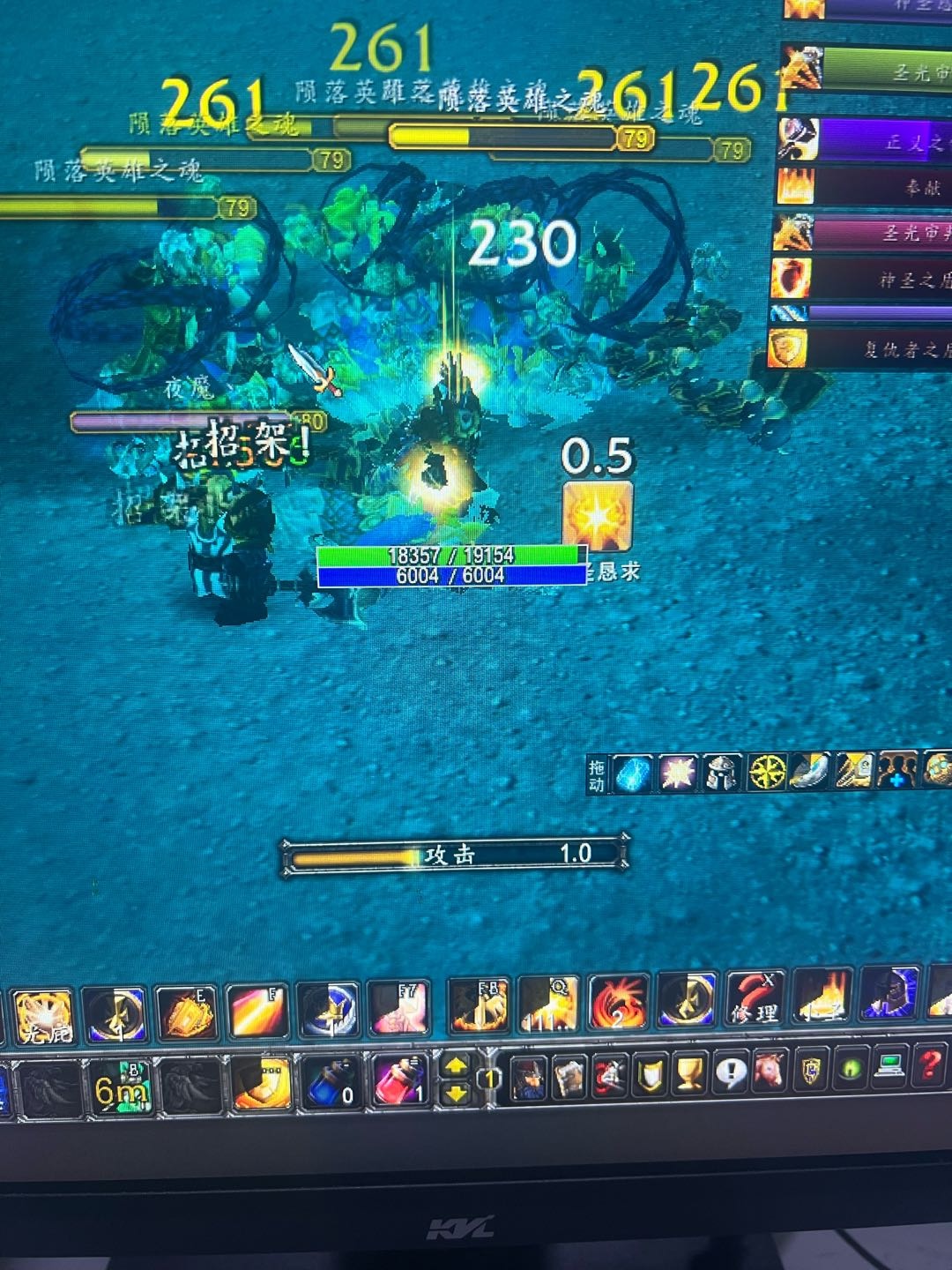Open the achievements shield button

[x=650, y=1076]
